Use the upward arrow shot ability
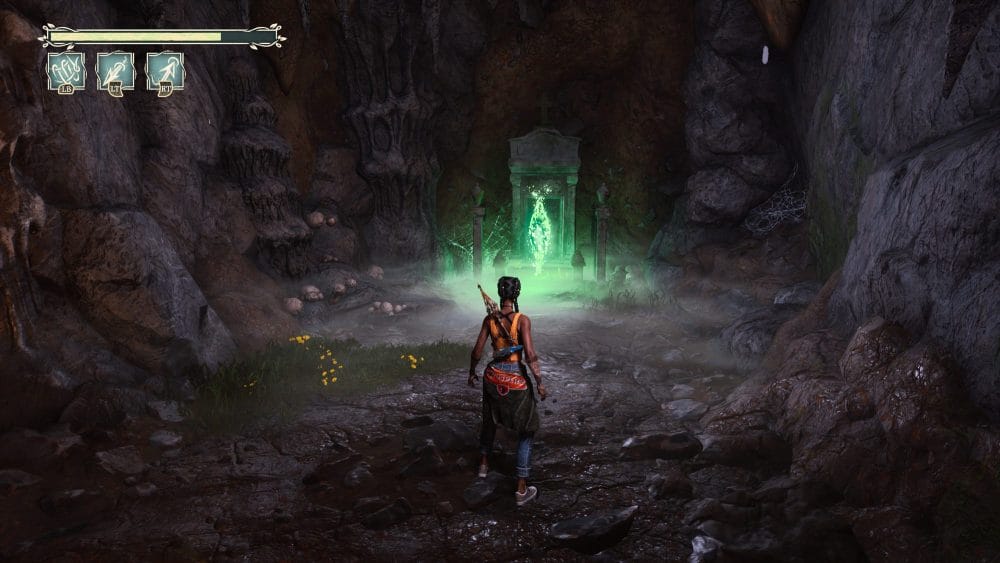Viewport: 1000px width, 563px height. [165, 72]
